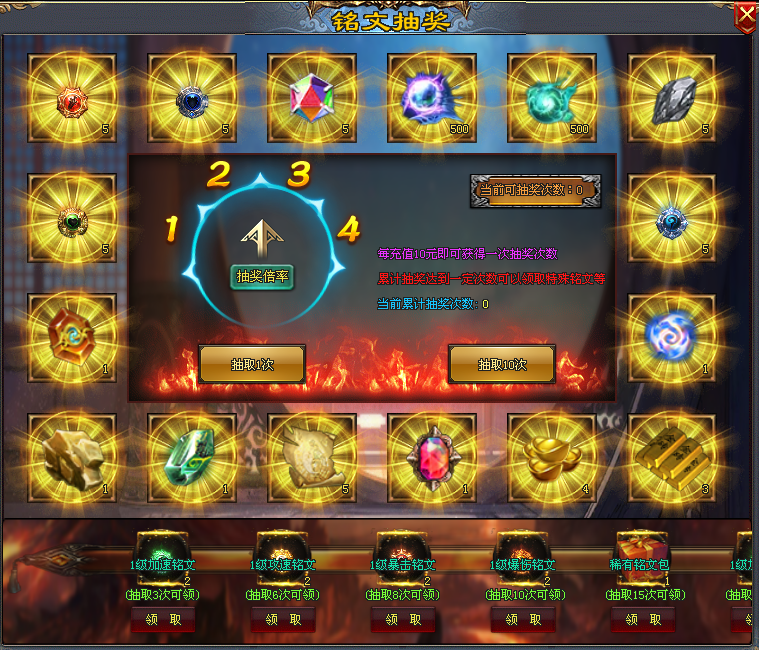The image size is (759, 650).
Task: Claim the 1级暴击铭文 reward (抽取8次可领)
Action: tap(401, 620)
